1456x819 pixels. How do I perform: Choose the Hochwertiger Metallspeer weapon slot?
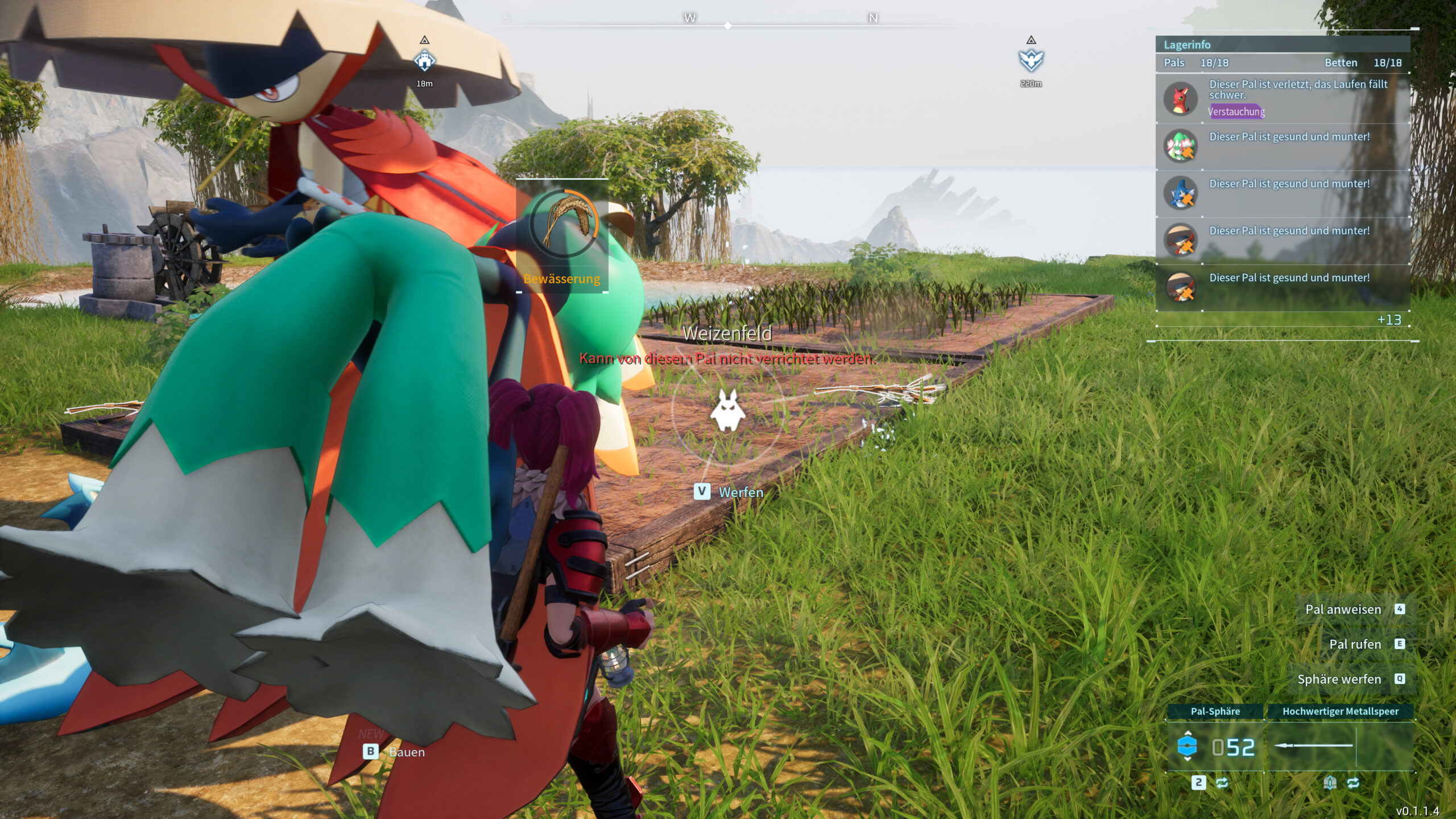click(1340, 746)
